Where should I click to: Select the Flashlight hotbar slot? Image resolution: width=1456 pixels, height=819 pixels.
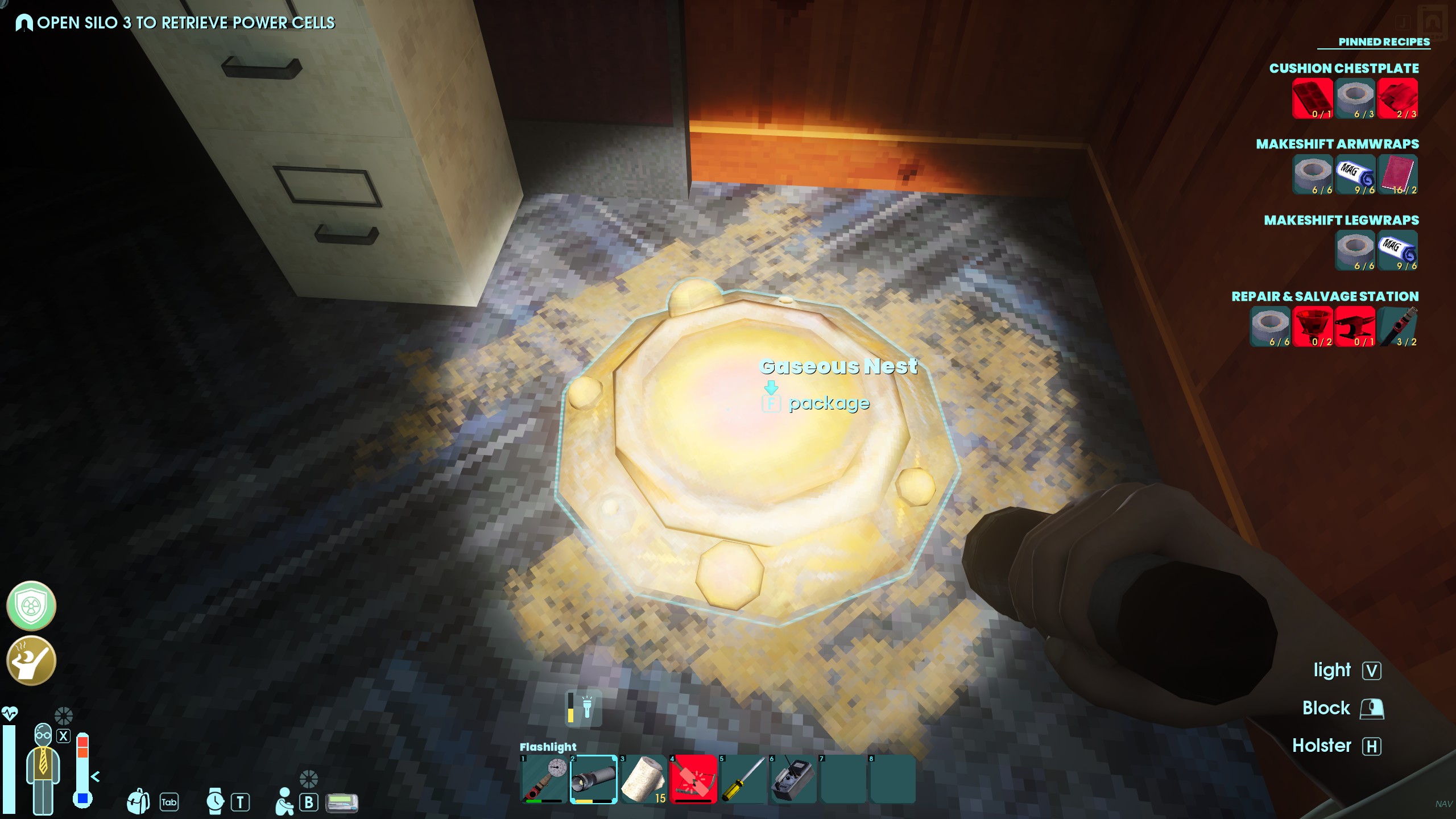[593, 779]
